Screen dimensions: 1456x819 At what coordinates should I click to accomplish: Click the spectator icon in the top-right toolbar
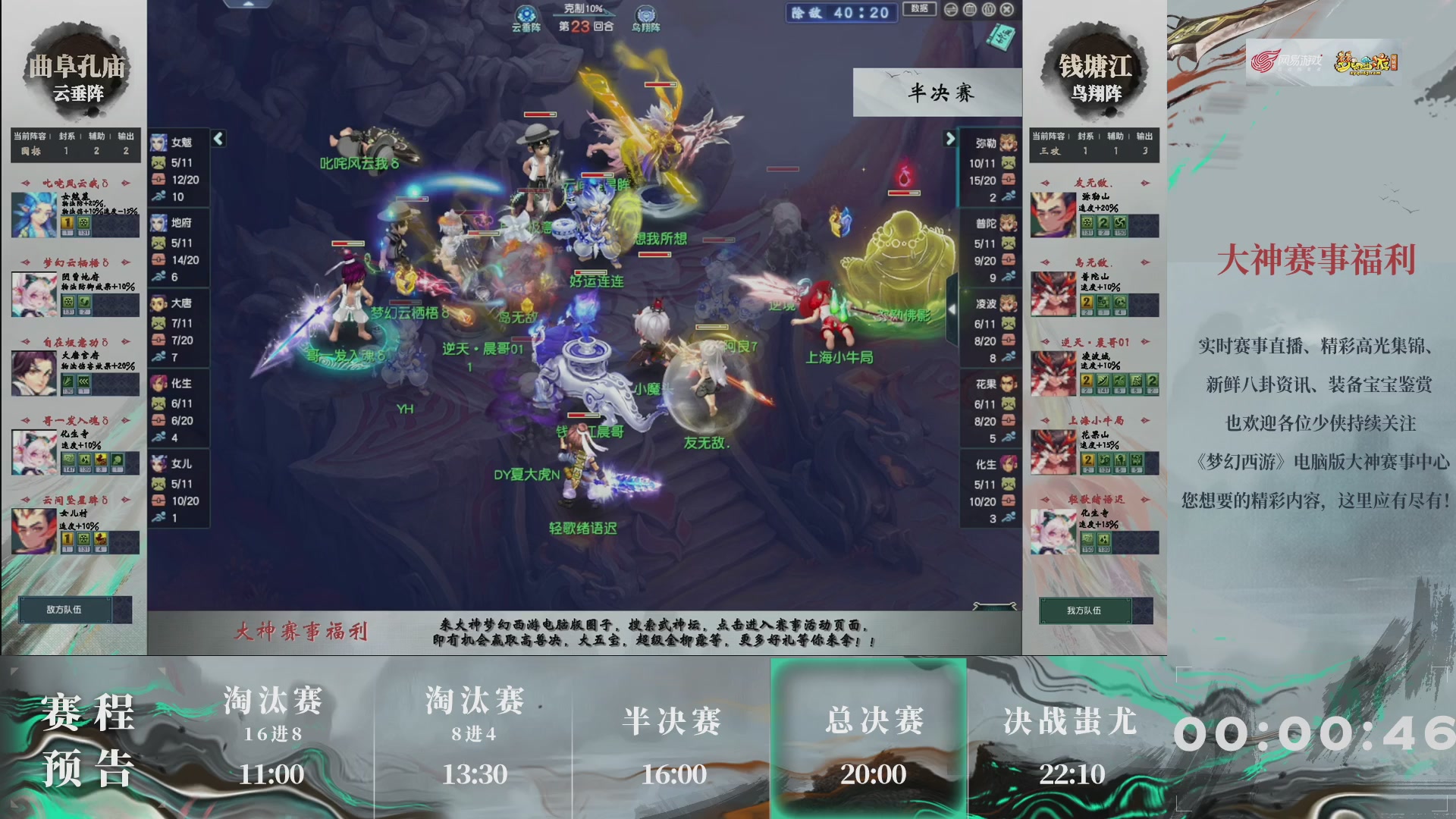tap(987, 10)
